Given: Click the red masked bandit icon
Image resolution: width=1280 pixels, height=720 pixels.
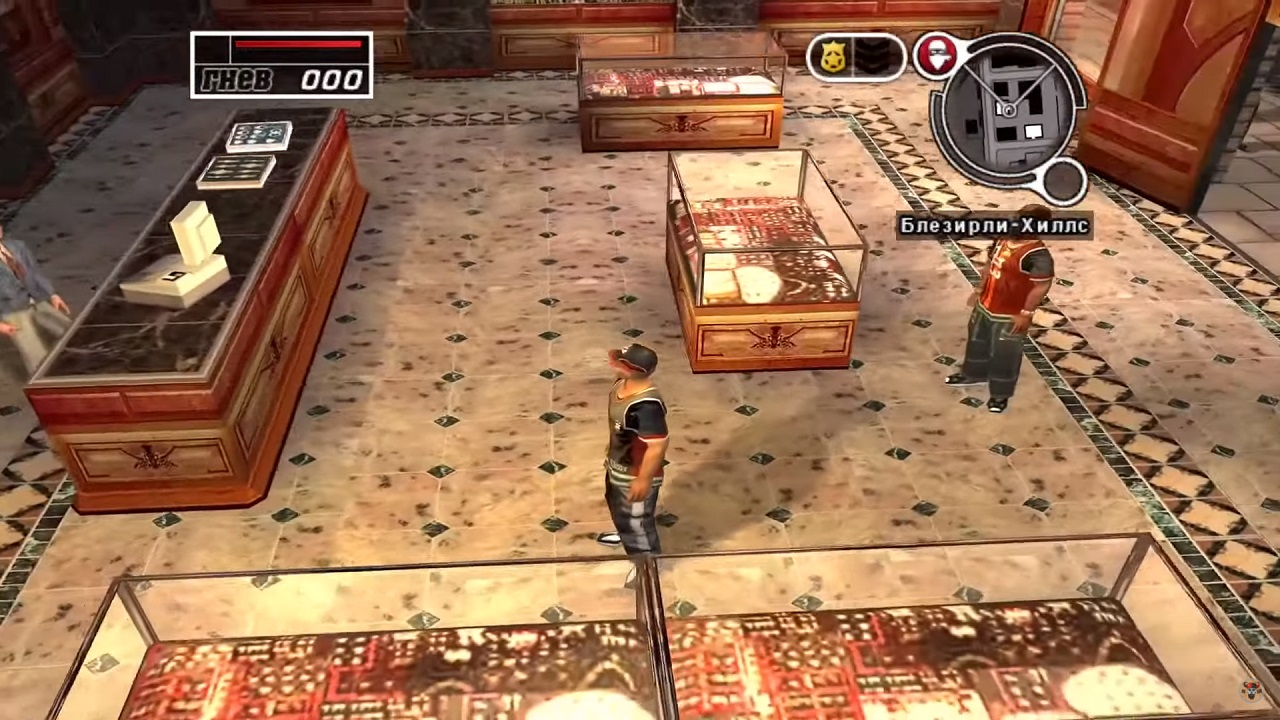Looking at the screenshot, I should (937, 56).
